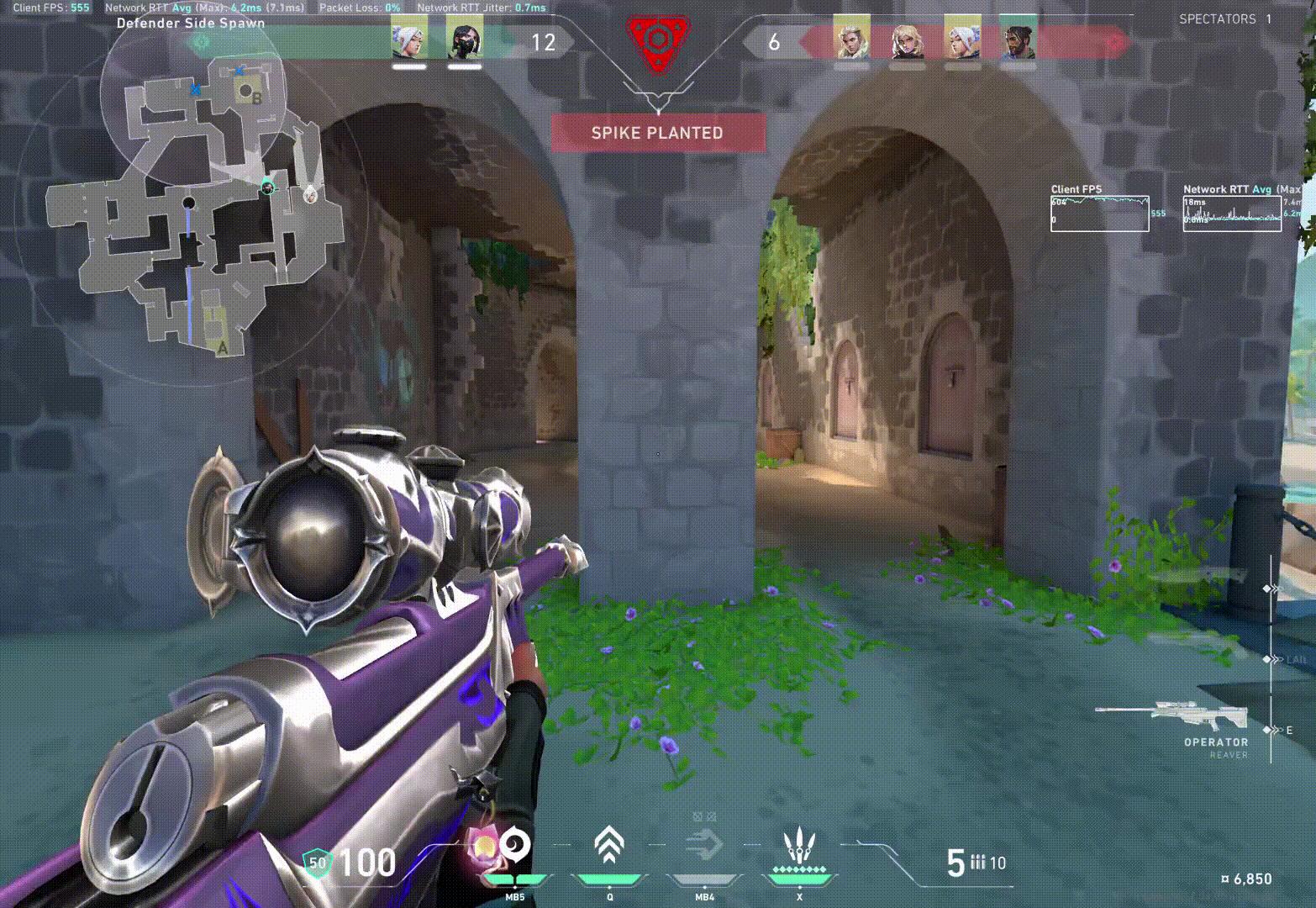Click the bearded Harbor agent portrait
Image resolution: width=1316 pixels, height=908 pixels.
click(1018, 40)
